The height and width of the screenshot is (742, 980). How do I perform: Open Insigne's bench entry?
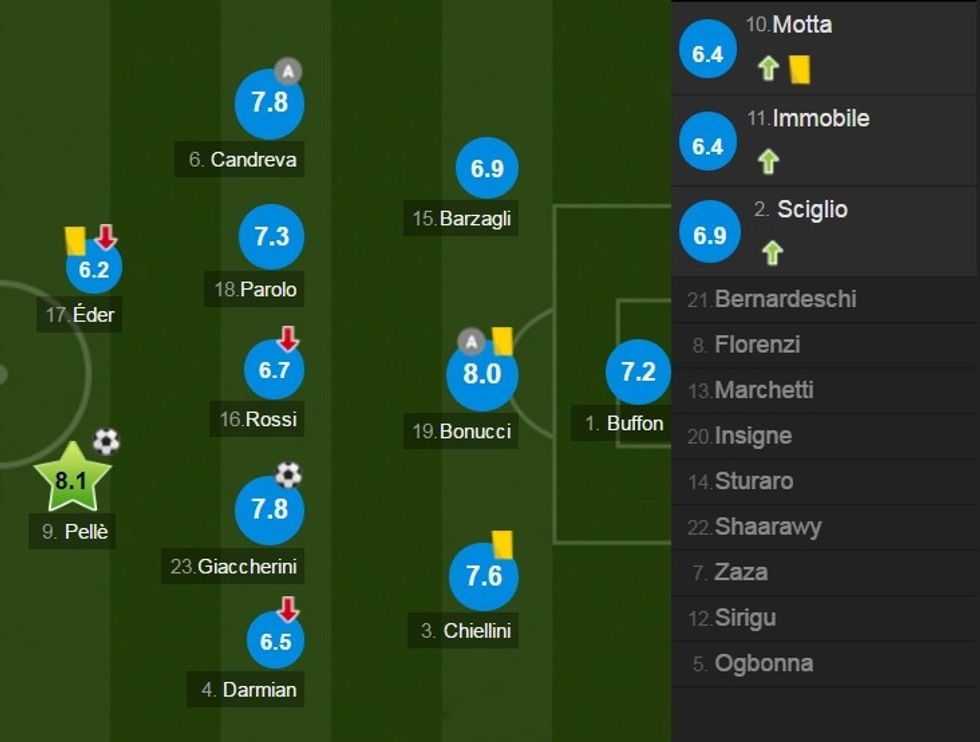753,436
